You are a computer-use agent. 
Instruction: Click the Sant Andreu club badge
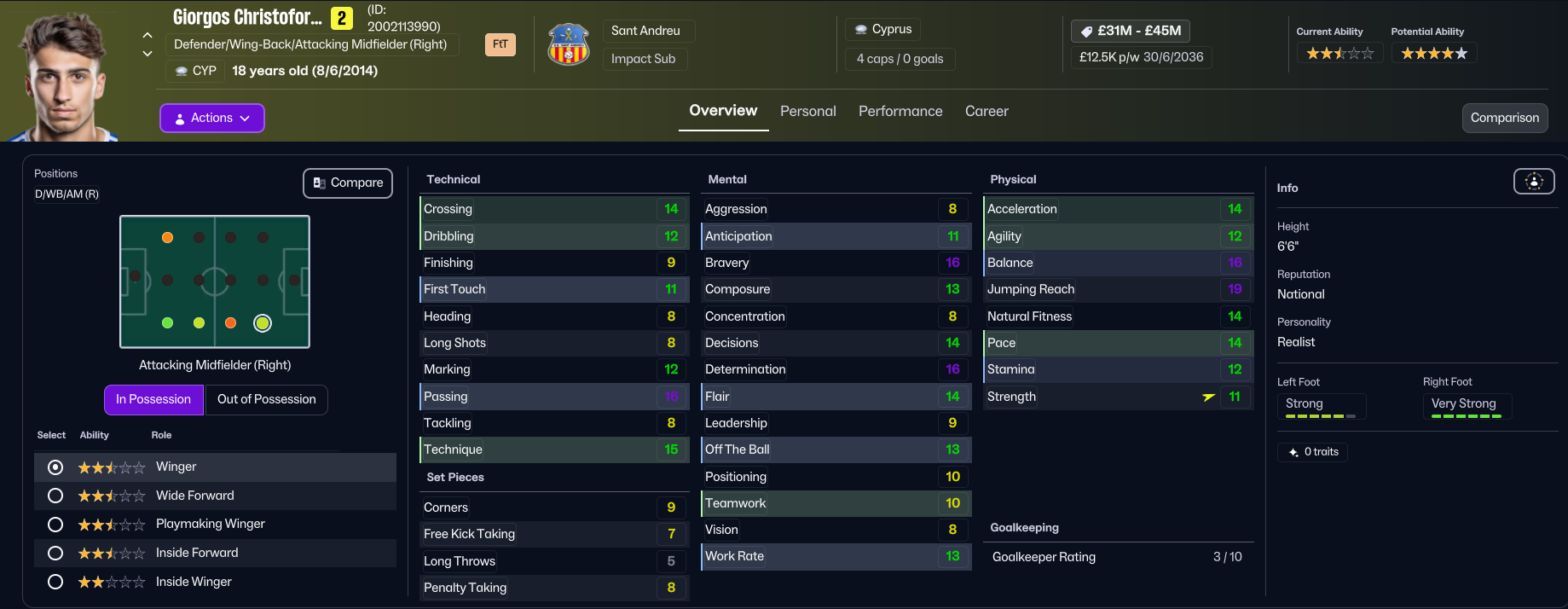click(x=569, y=45)
